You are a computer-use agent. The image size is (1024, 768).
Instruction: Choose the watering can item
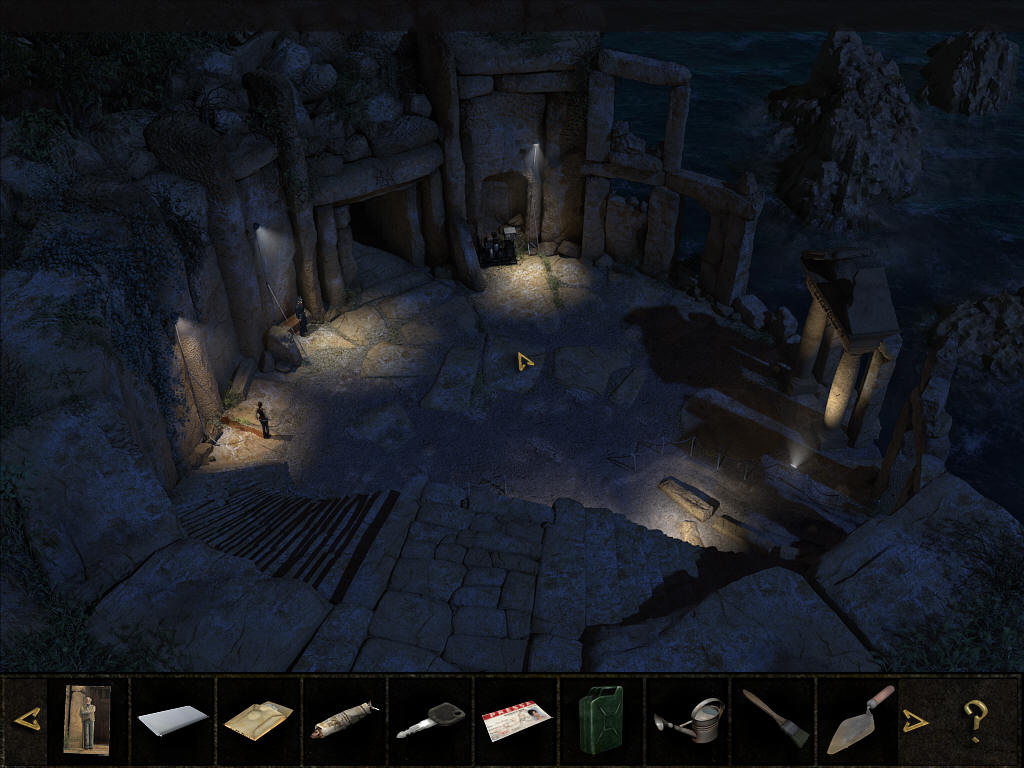pyautogui.click(x=688, y=720)
